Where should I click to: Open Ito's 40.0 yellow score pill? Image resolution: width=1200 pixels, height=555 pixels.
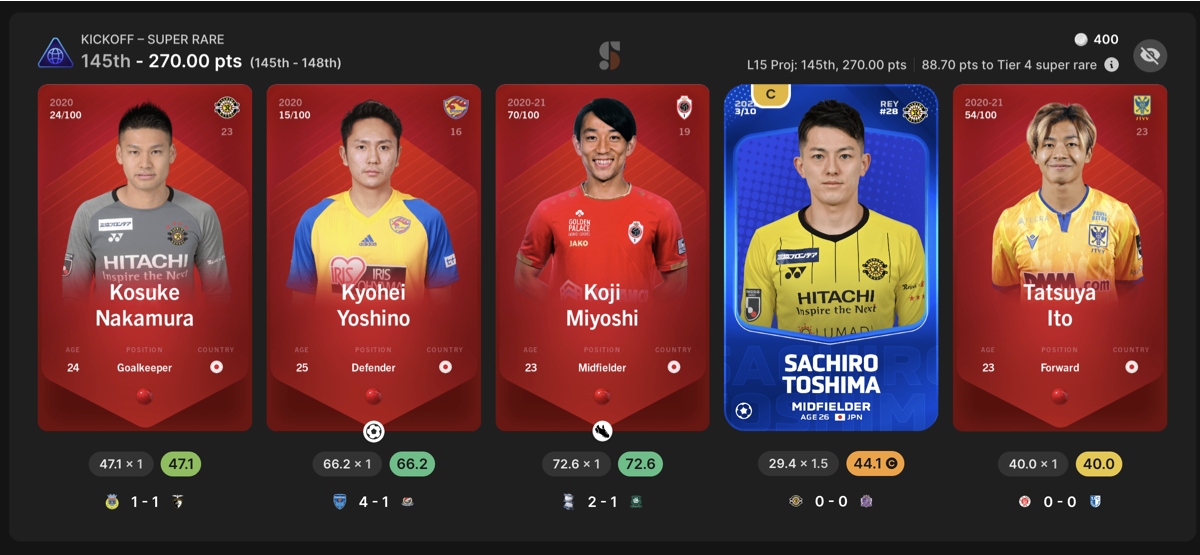(1098, 464)
